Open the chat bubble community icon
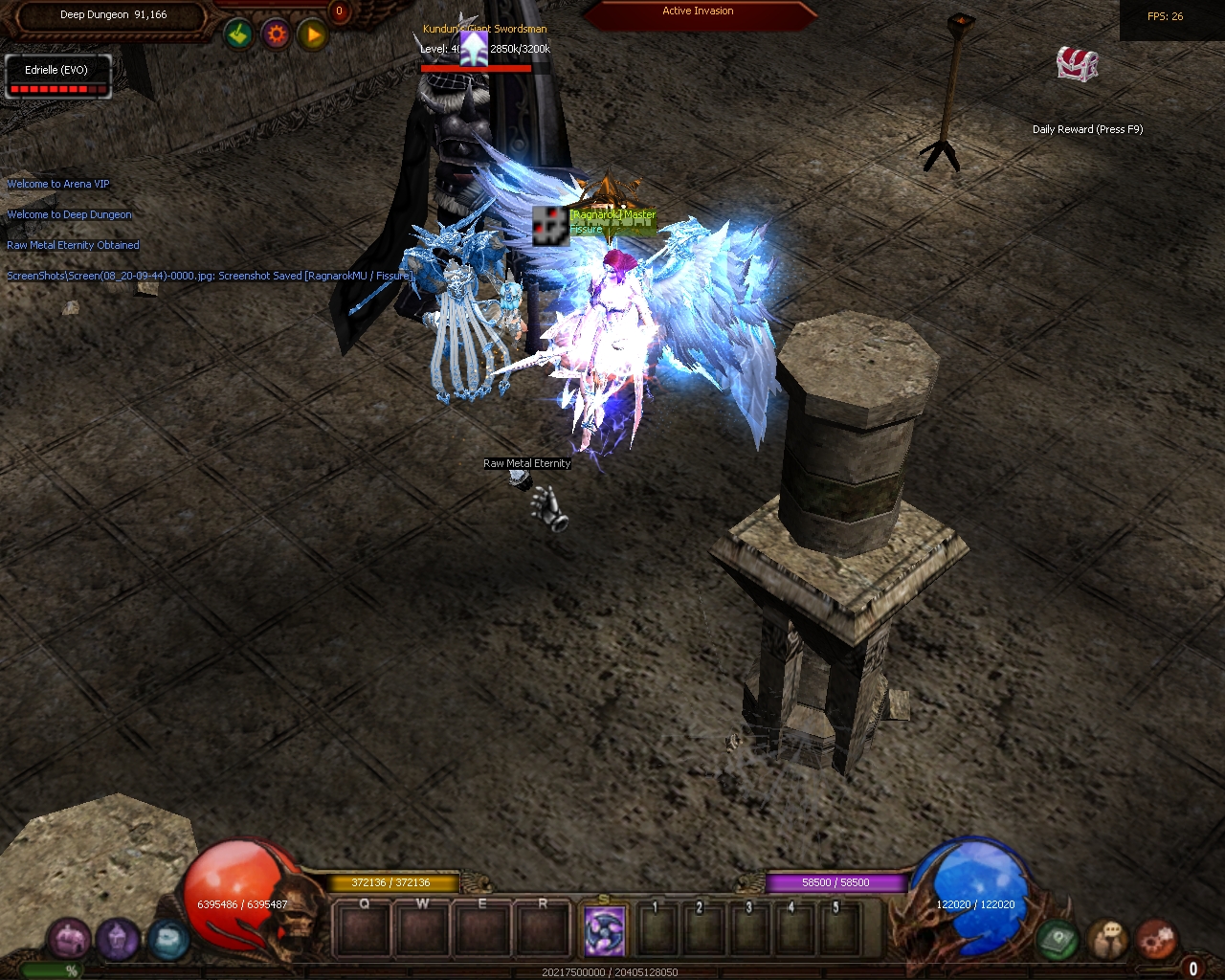The width and height of the screenshot is (1225, 980). [x=1108, y=939]
